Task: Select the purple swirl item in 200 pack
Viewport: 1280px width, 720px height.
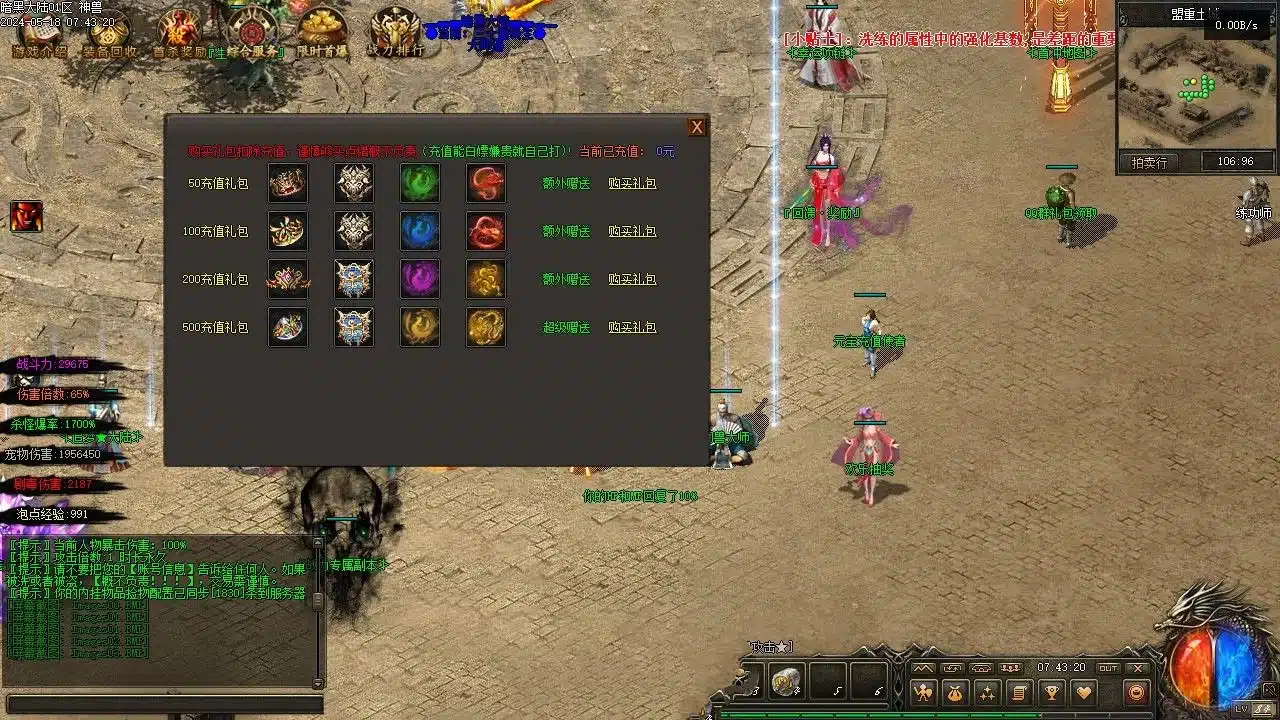Action: point(420,280)
